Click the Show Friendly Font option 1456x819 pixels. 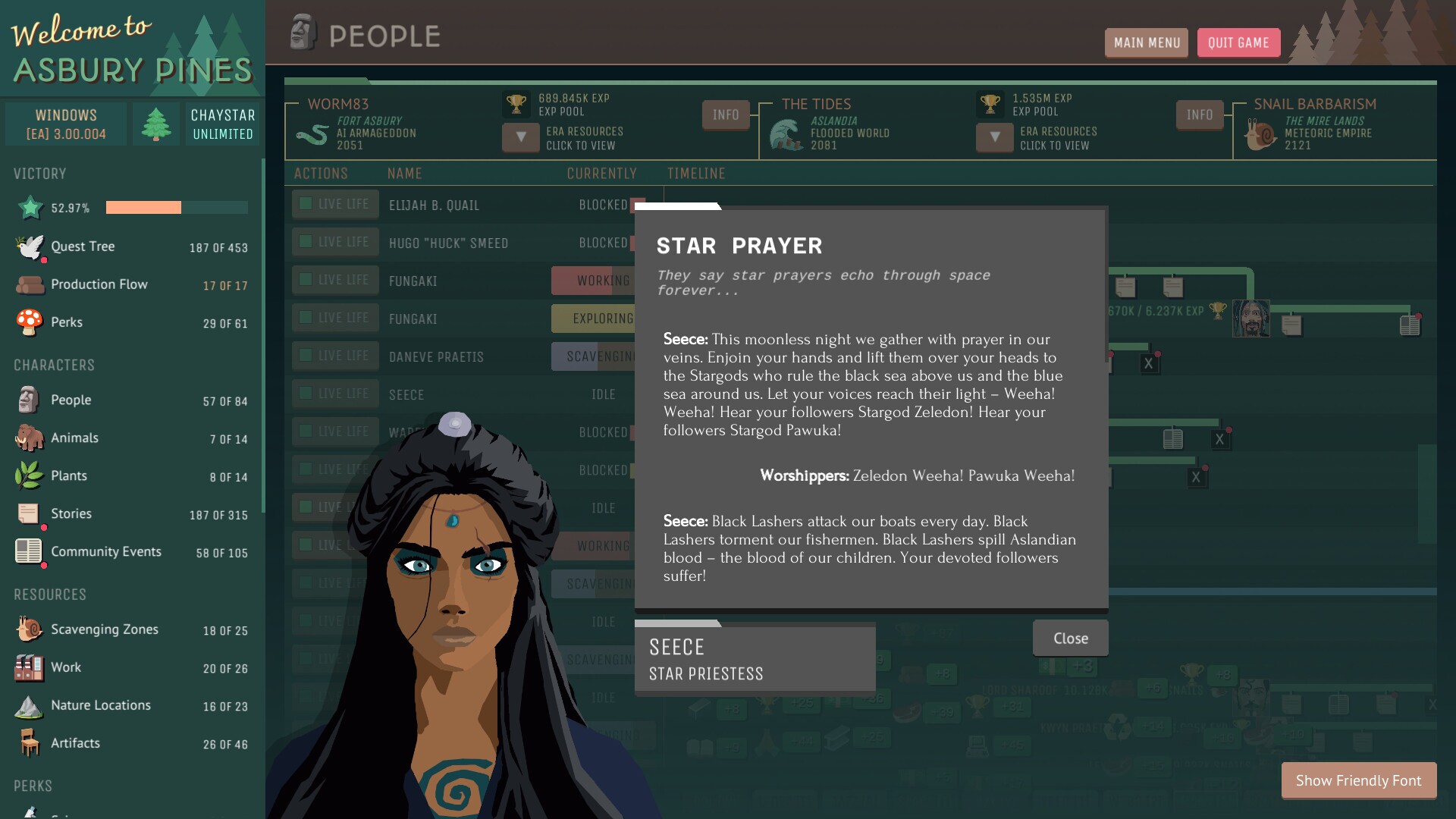click(1357, 780)
